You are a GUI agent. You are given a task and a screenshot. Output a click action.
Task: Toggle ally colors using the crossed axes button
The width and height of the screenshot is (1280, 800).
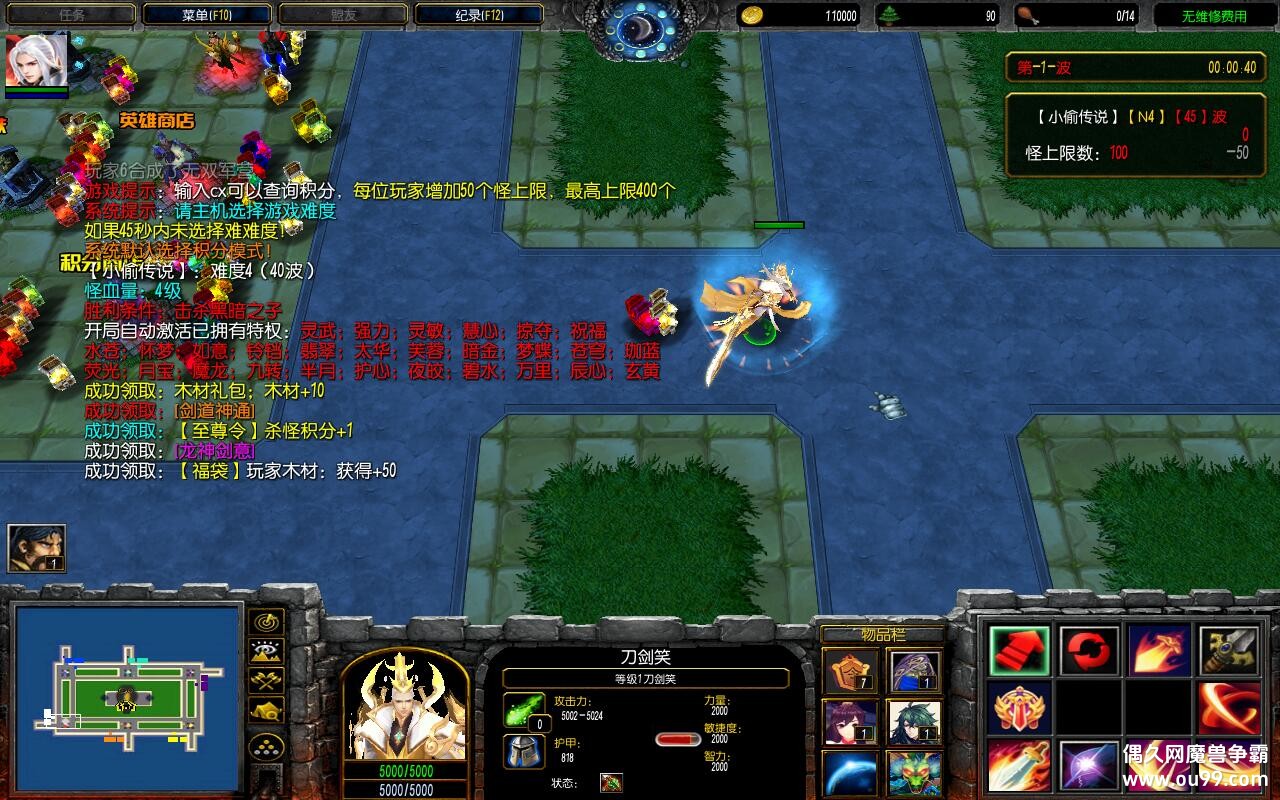pos(265,682)
